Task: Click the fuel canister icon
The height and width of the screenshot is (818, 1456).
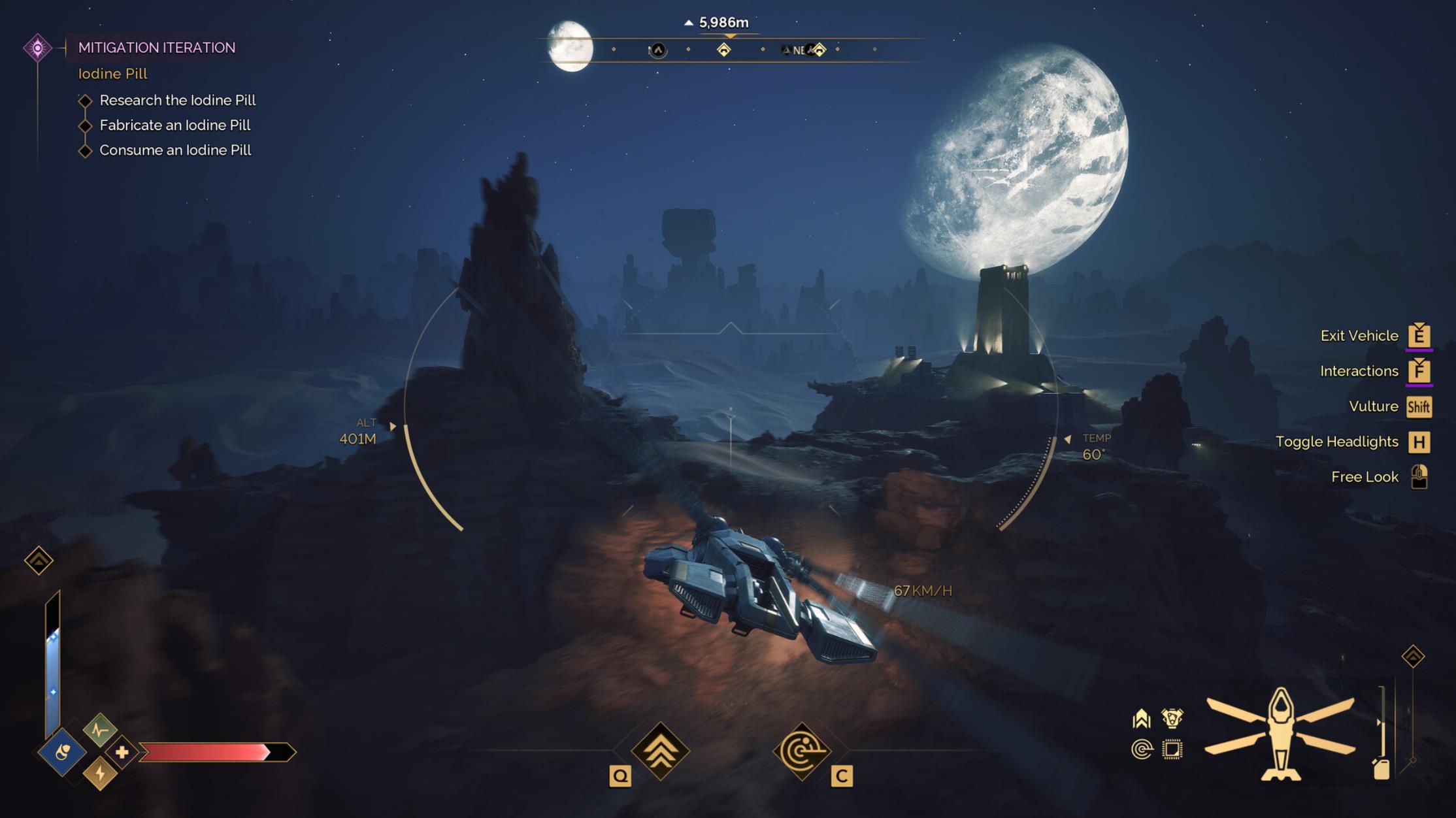Action: 1382,769
